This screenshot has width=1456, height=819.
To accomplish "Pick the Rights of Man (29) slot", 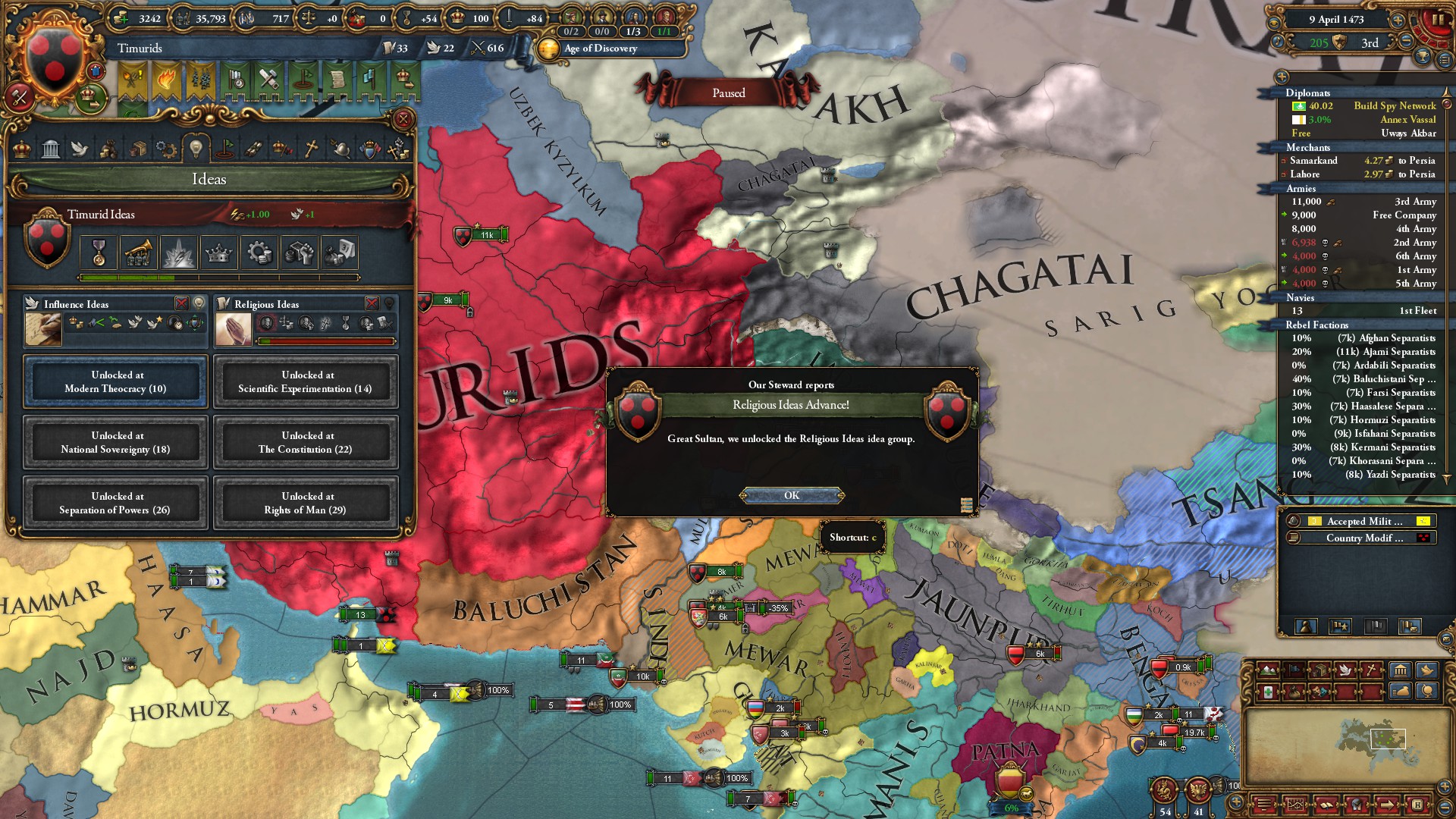I will click(306, 503).
